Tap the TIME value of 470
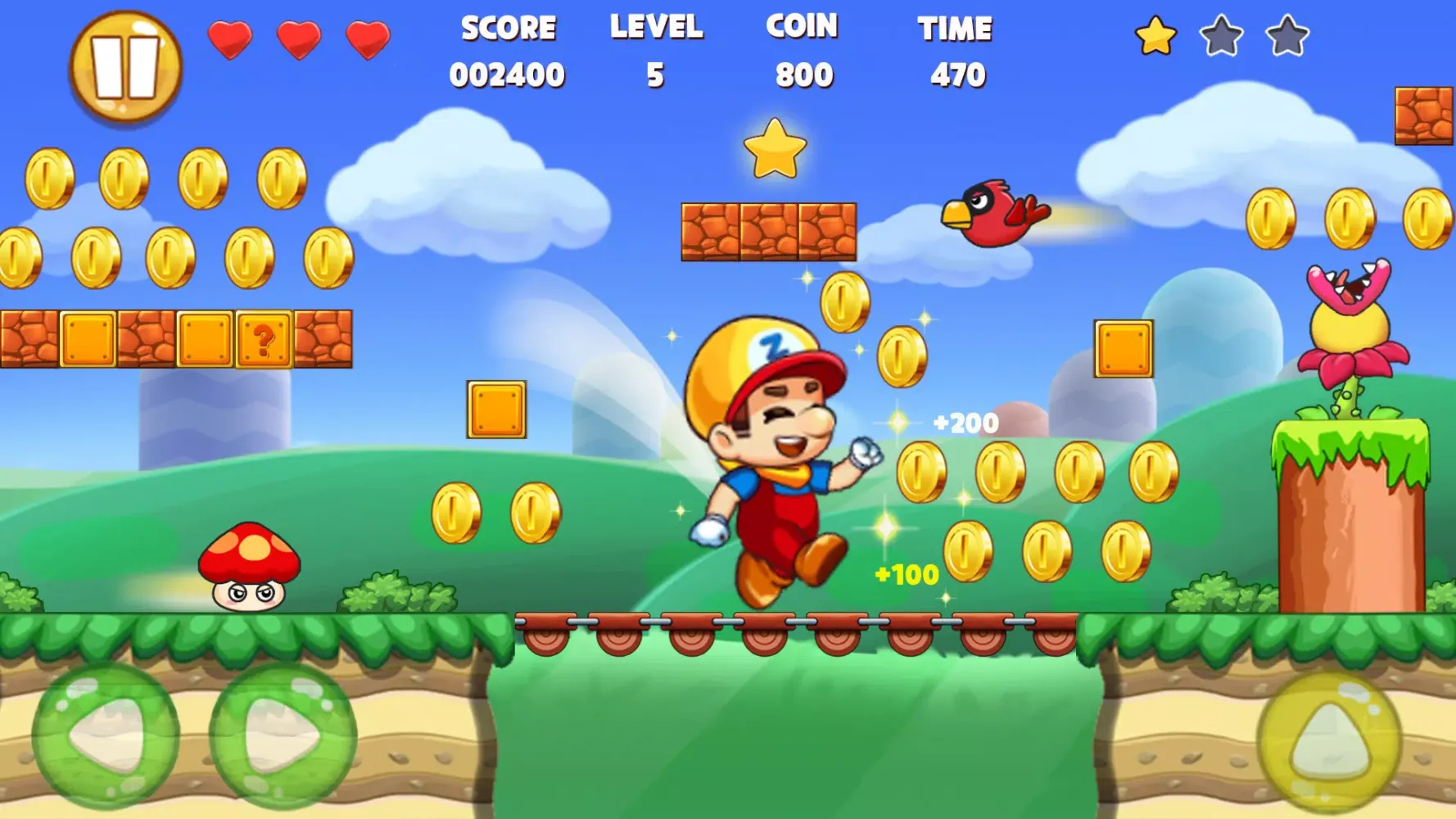Screen dimensions: 1456x819 click(956, 49)
